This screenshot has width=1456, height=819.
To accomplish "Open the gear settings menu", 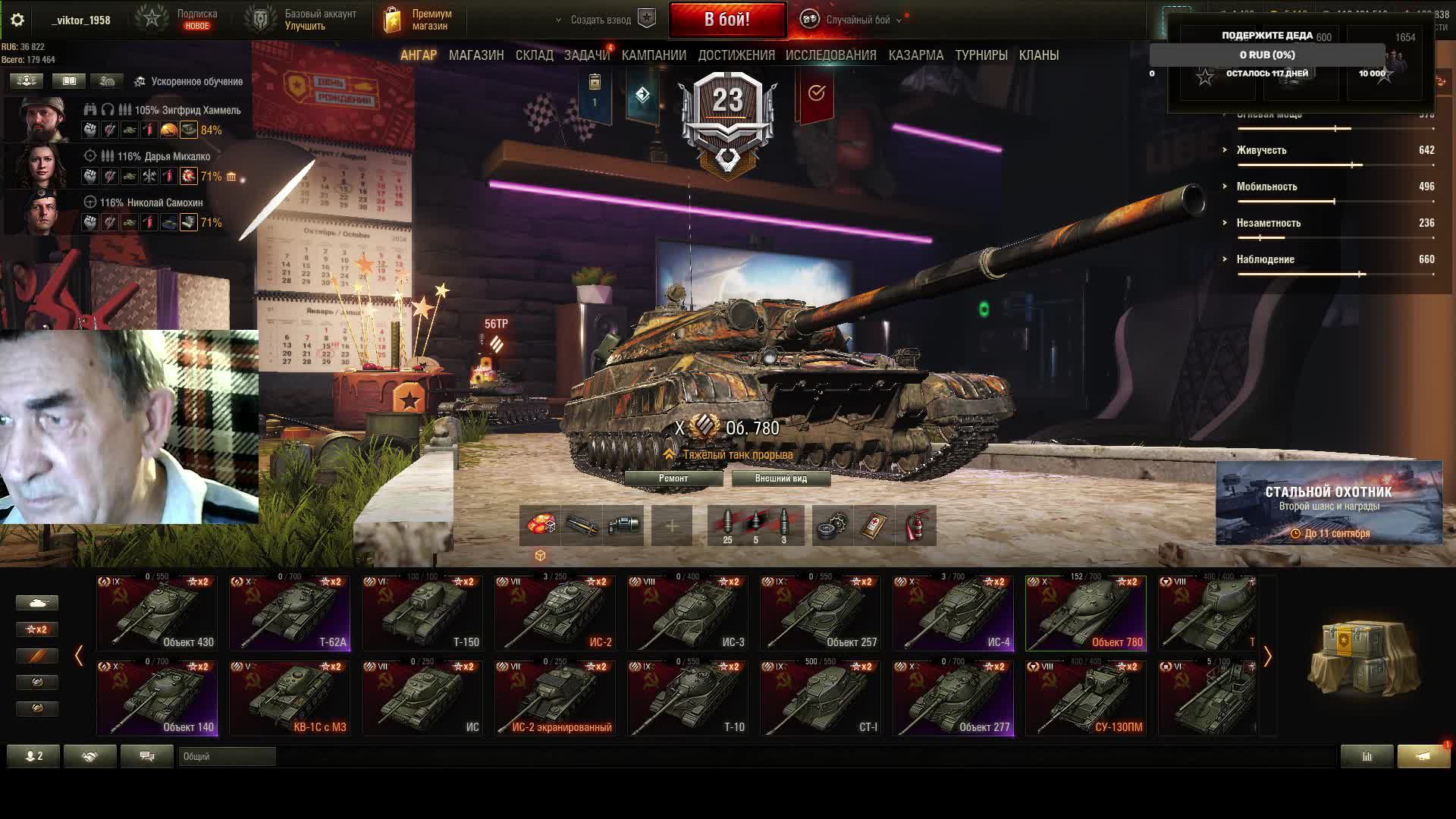I will 17,20.
